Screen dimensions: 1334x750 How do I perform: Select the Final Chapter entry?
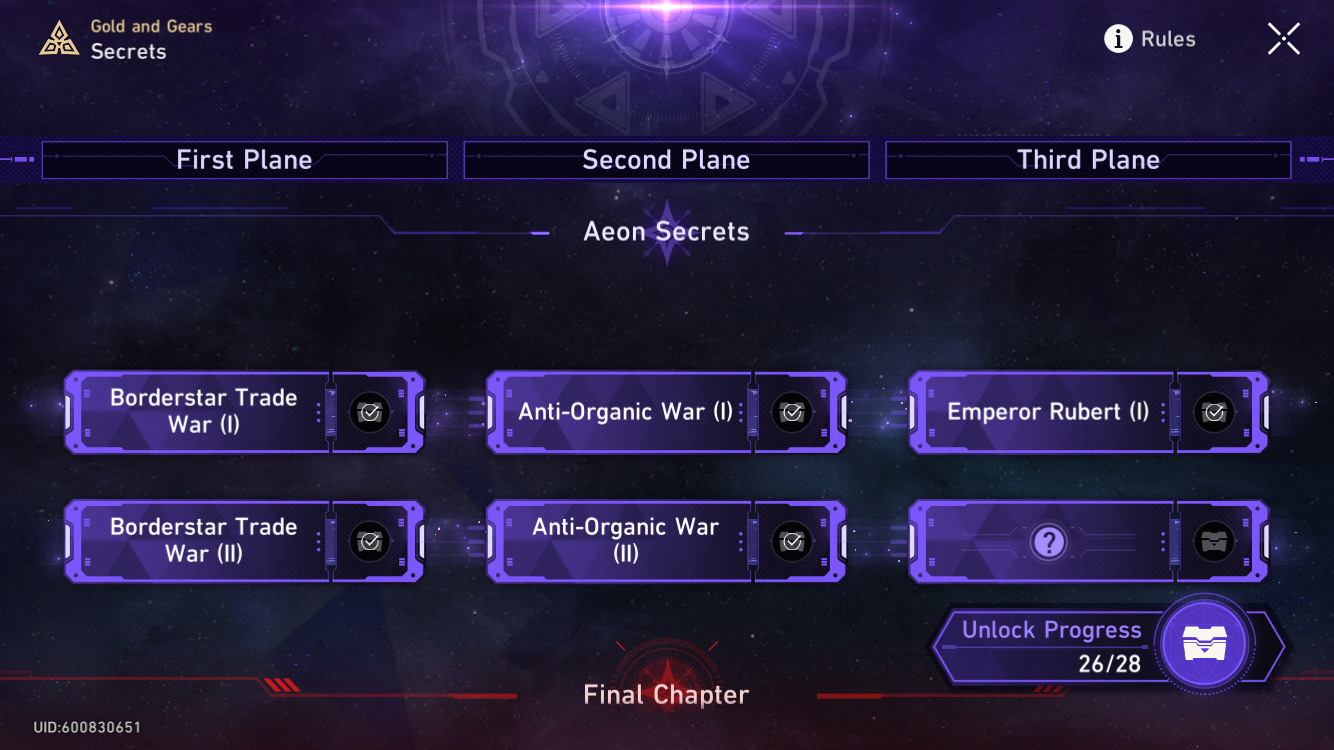pyautogui.click(x=666, y=694)
